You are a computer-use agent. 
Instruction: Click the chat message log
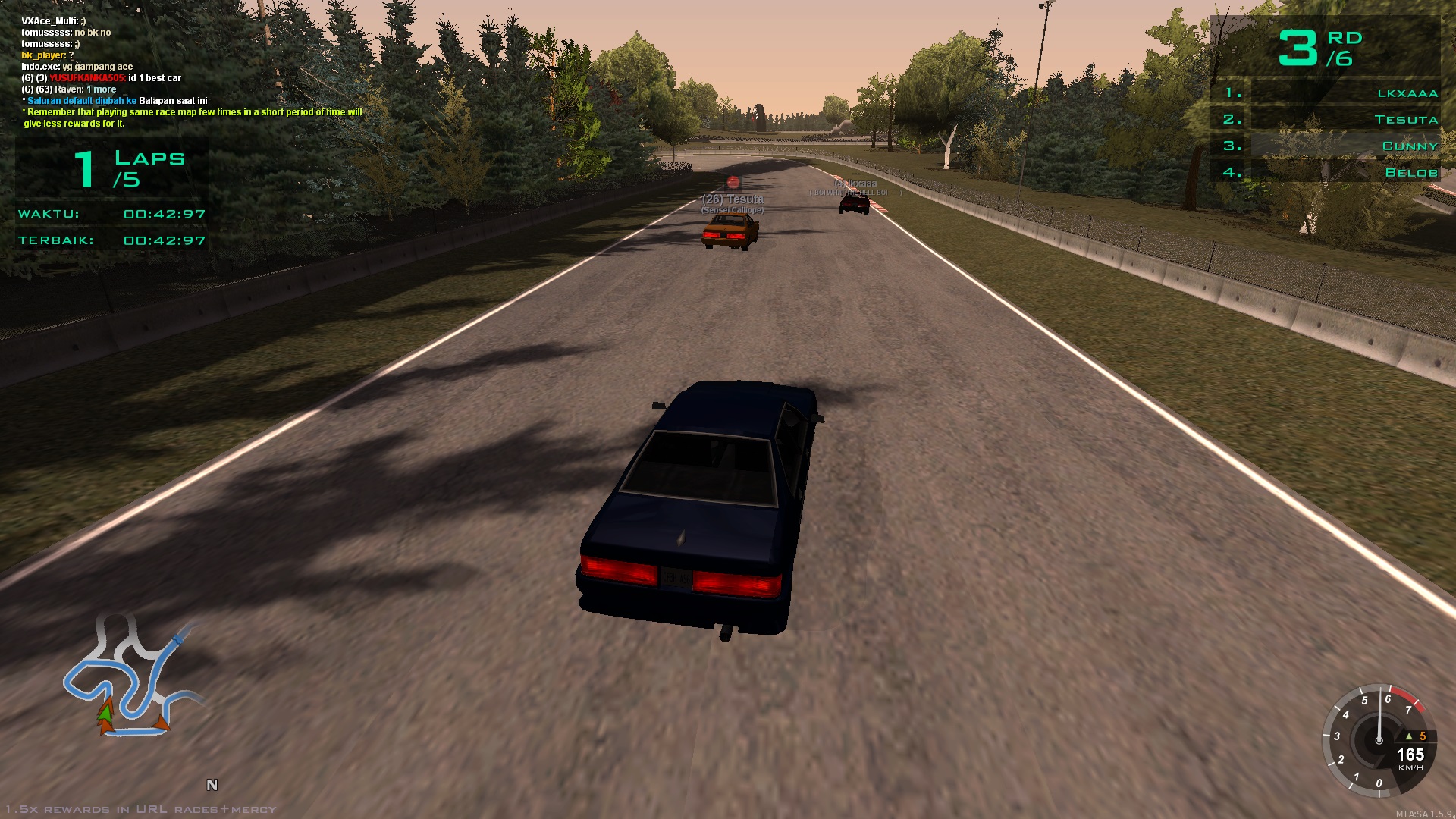[x=190, y=72]
